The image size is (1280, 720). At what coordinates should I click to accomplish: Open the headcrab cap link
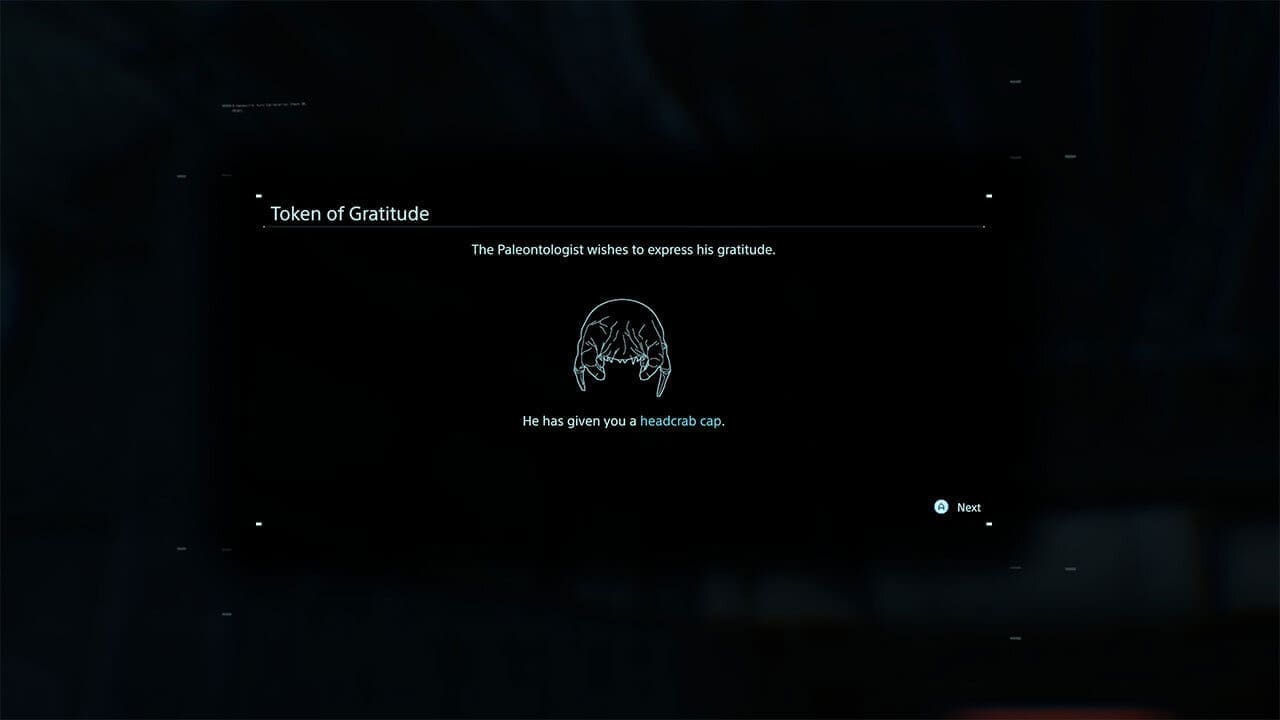pos(680,420)
